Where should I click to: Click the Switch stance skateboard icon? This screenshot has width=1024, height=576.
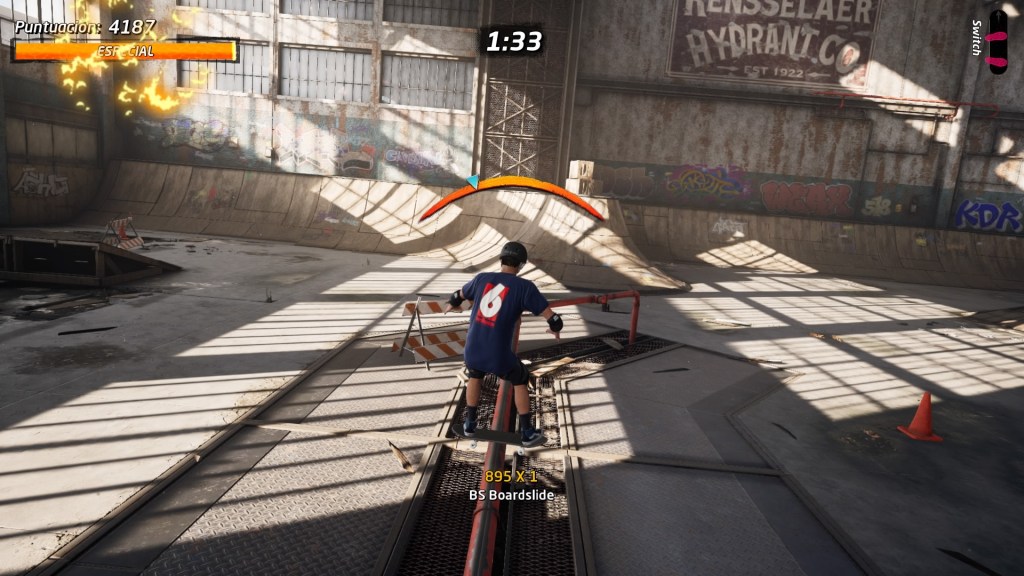[997, 41]
